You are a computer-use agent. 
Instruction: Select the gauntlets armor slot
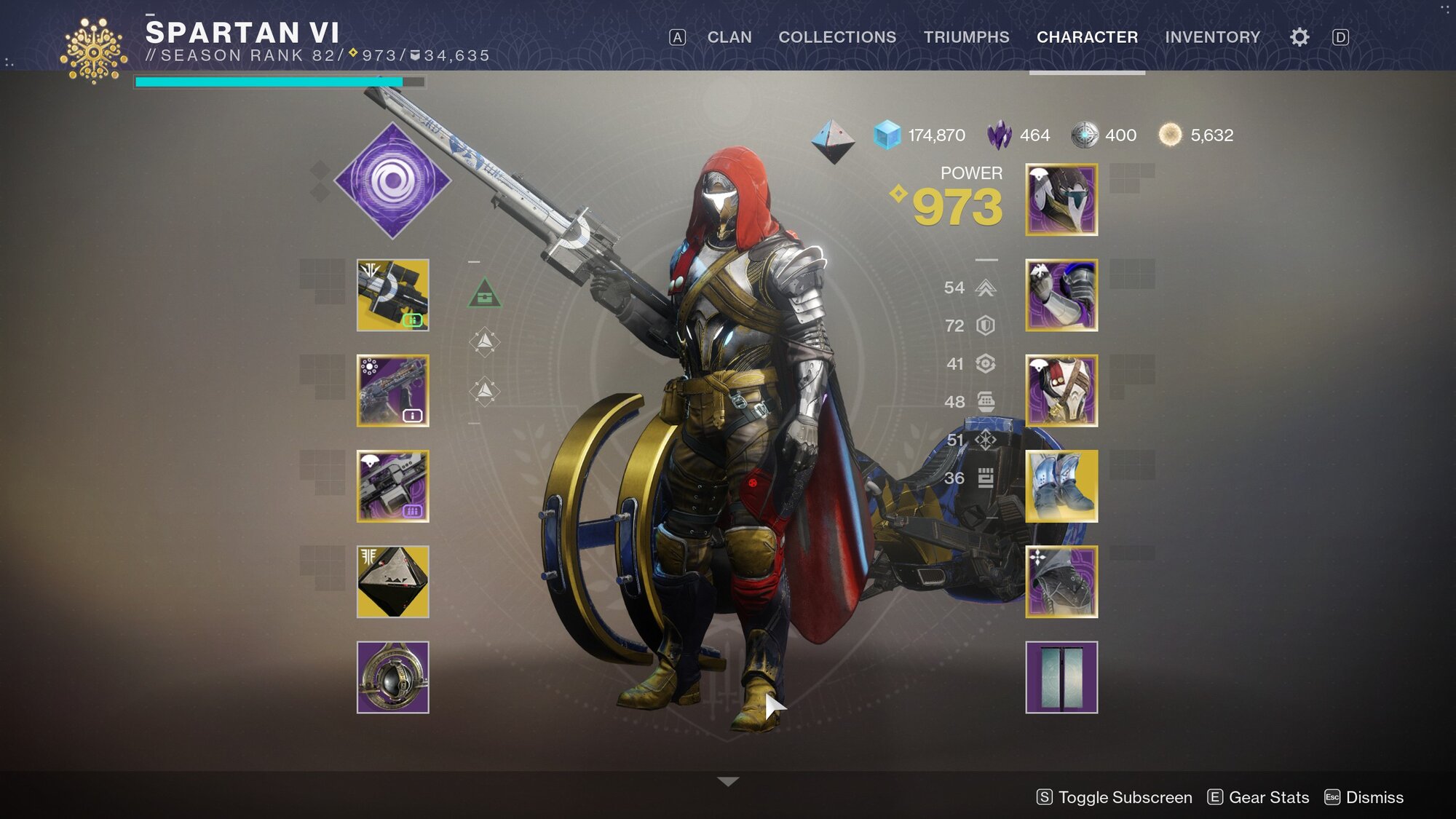pyautogui.click(x=1061, y=295)
